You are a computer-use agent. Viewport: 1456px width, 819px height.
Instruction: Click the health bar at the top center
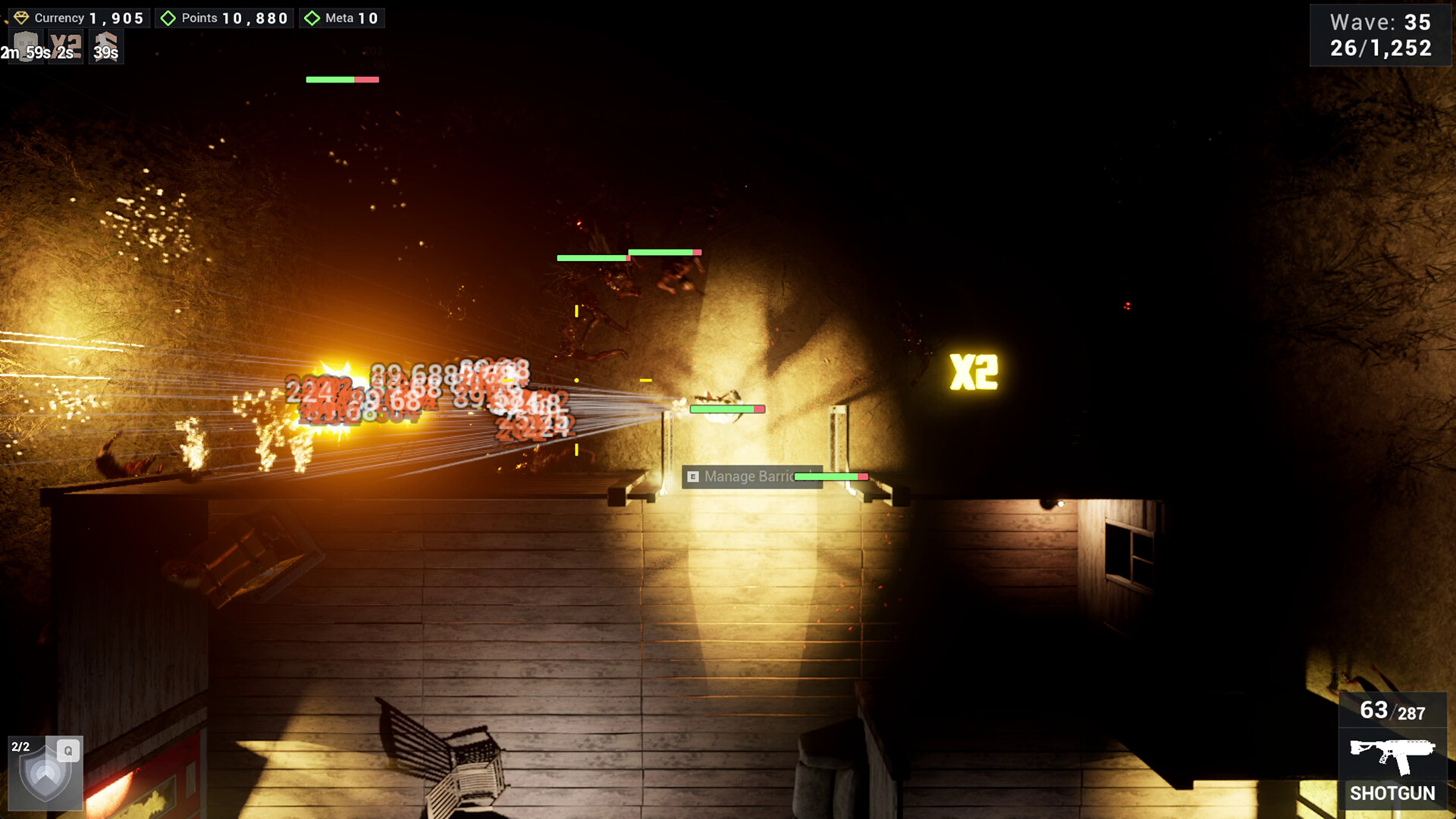pyautogui.click(x=341, y=78)
